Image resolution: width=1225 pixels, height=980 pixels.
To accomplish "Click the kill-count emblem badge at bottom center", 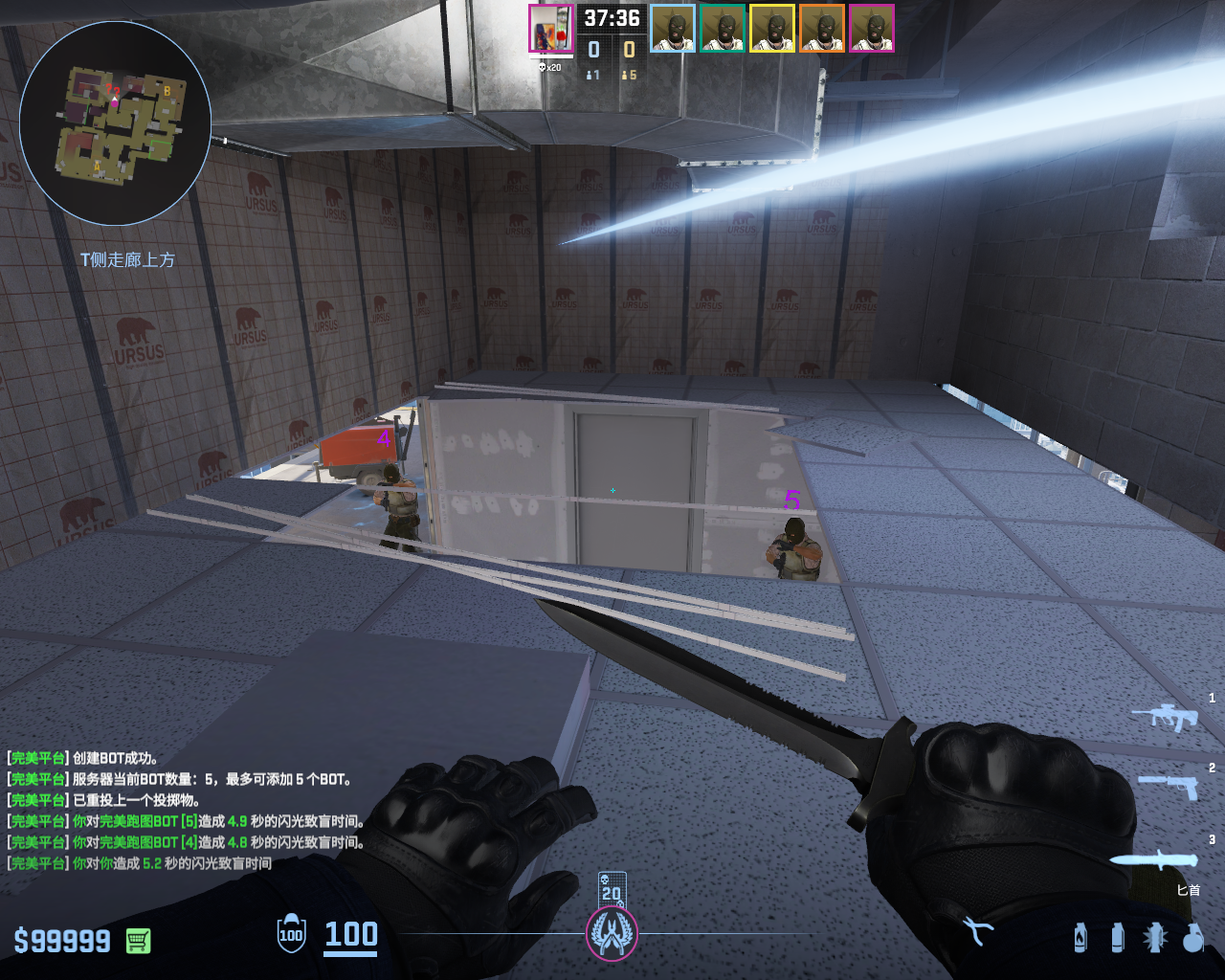I will point(612,932).
